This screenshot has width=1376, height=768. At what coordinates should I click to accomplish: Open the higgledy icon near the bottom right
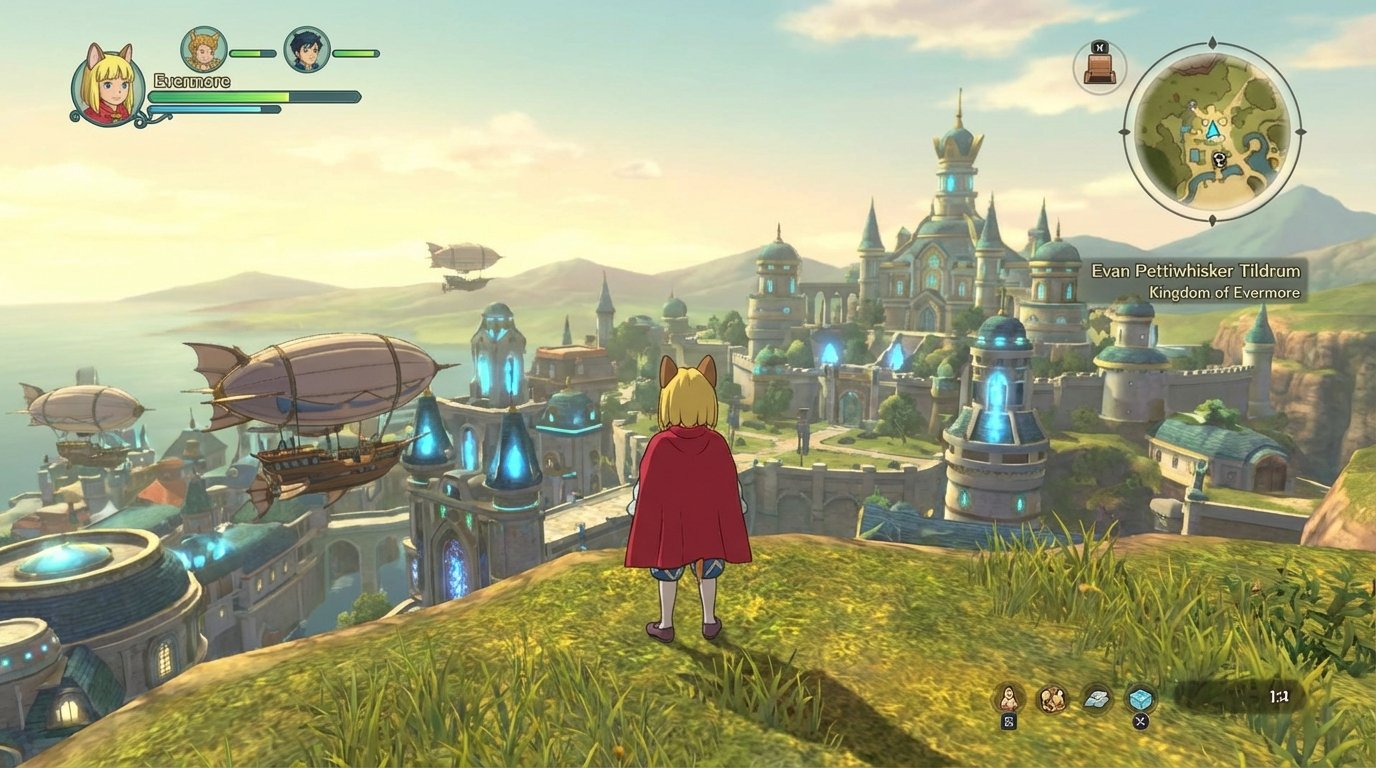1052,699
